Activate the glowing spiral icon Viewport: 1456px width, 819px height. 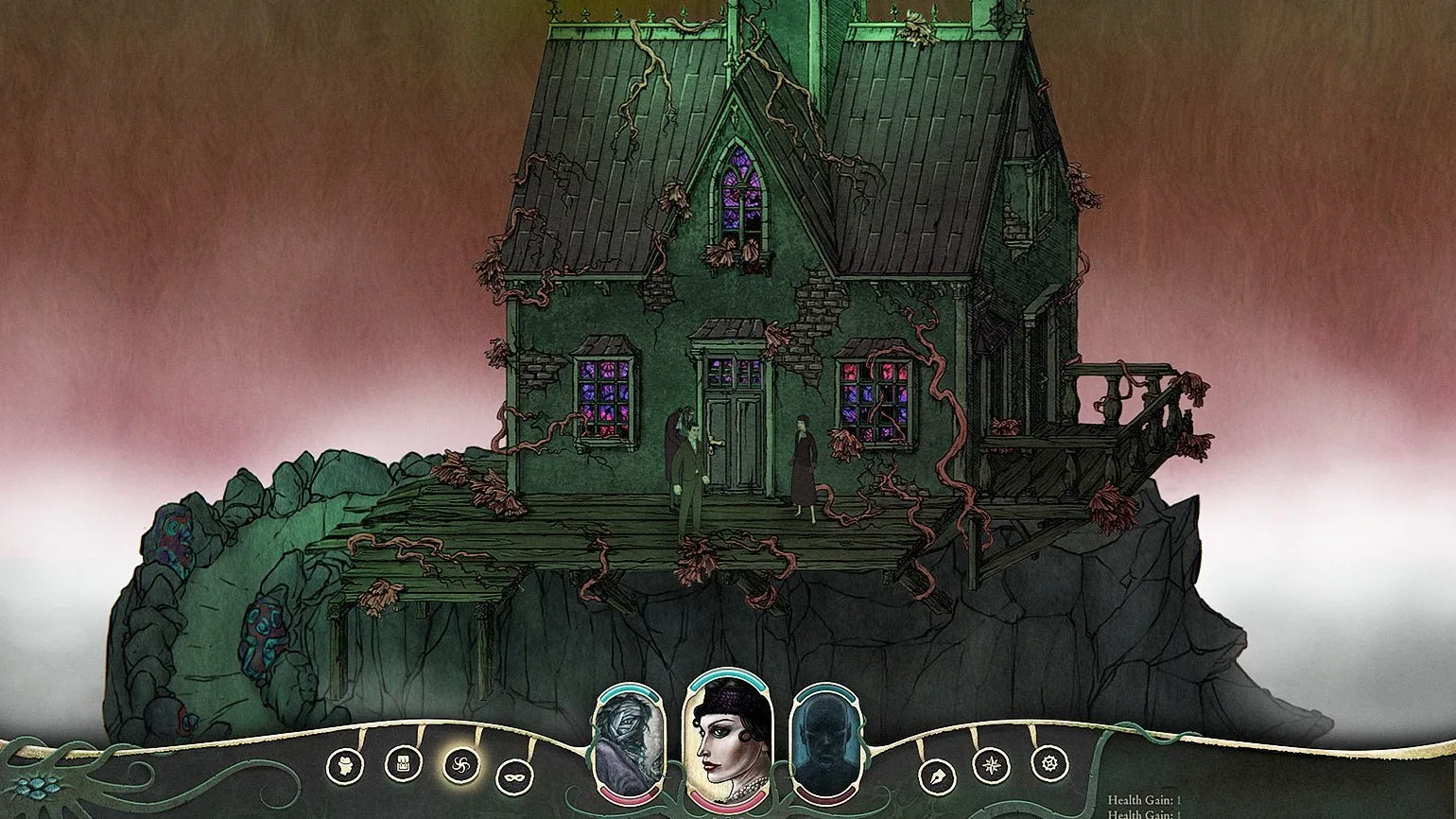(461, 764)
